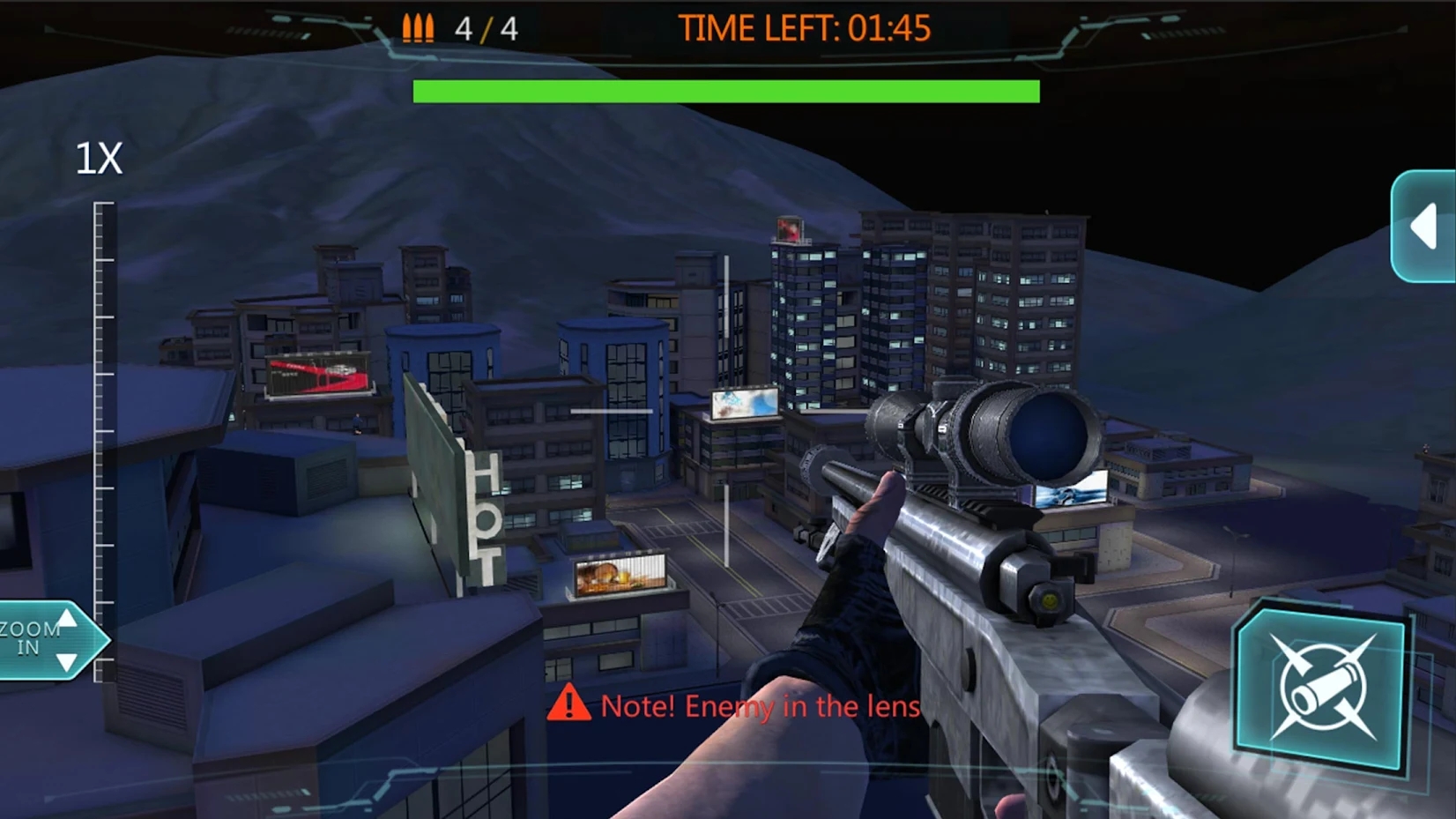The height and width of the screenshot is (819, 1456).
Task: Click the Zoom In handle
Action: click(x=44, y=641)
